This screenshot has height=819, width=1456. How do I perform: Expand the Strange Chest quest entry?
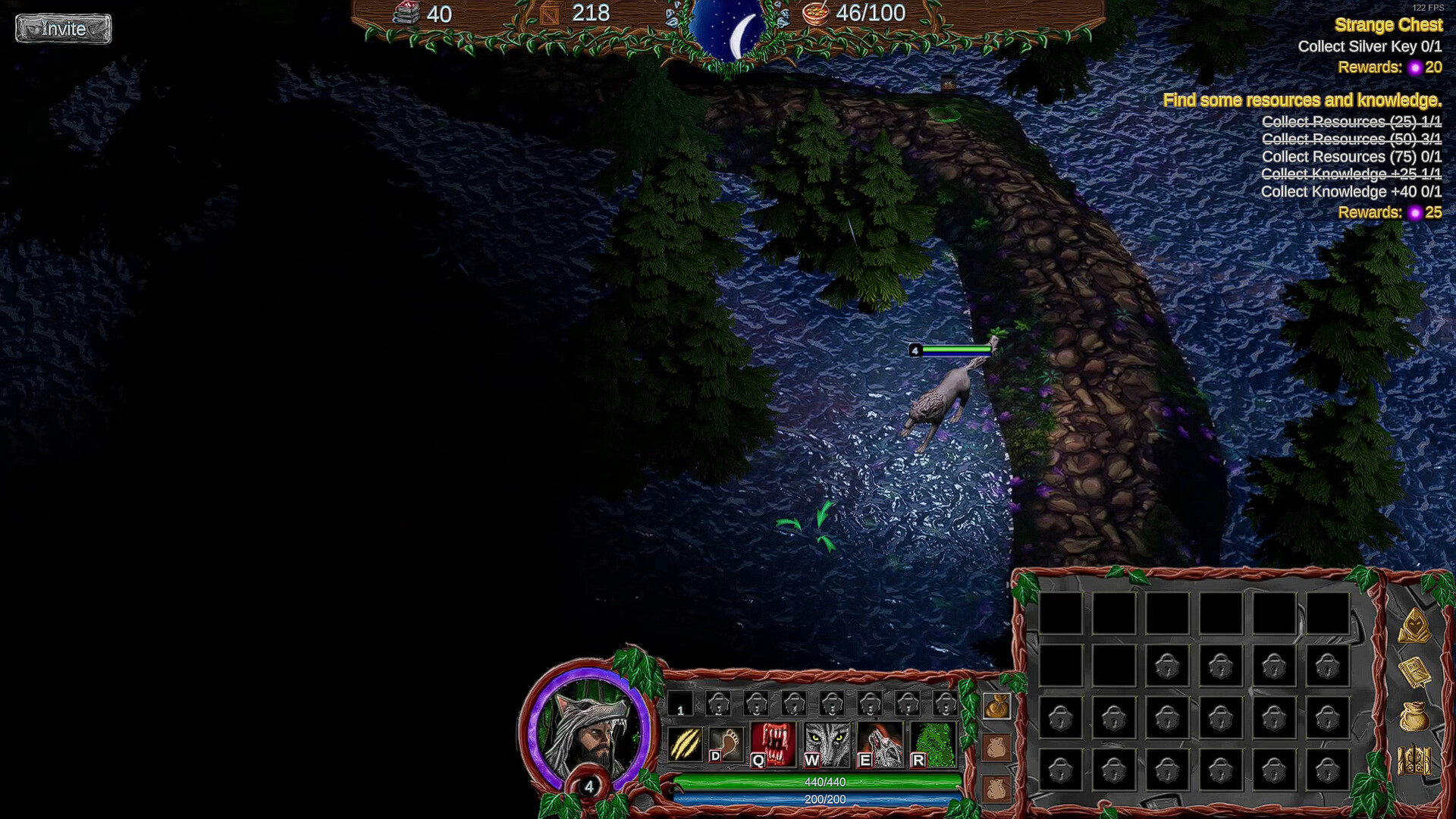(x=1390, y=25)
